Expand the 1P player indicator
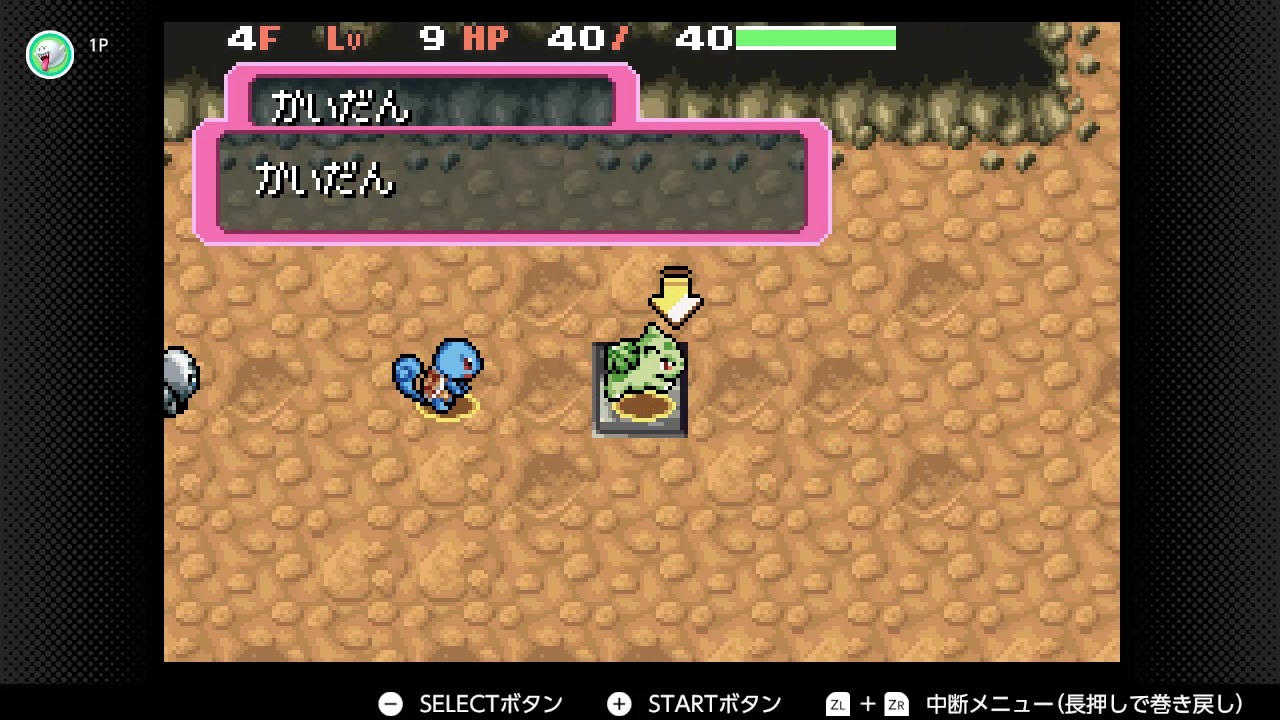This screenshot has width=1280, height=720. click(98, 44)
